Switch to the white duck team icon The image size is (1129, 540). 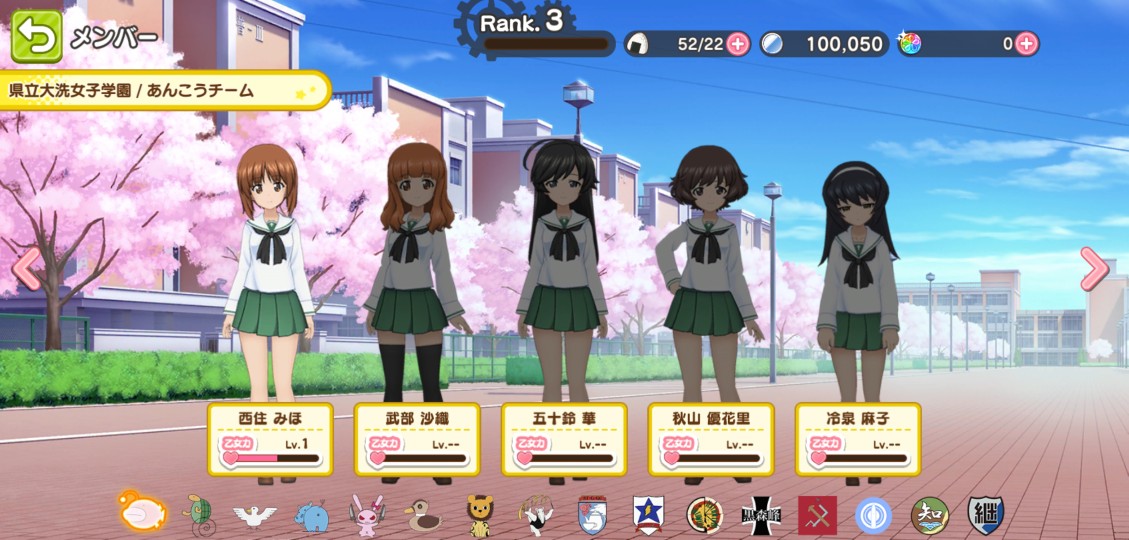tap(255, 515)
